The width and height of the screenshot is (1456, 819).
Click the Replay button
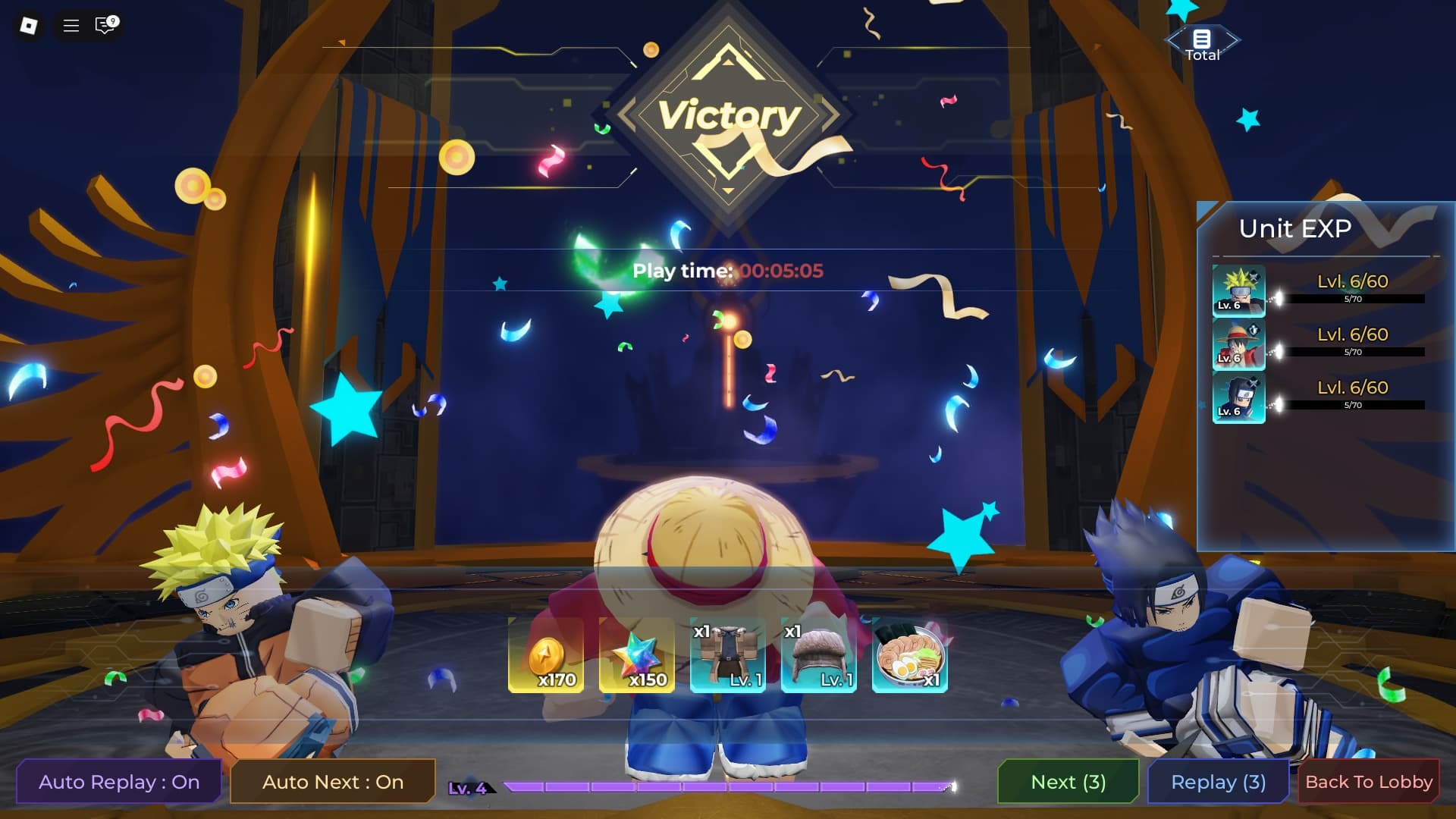(x=1218, y=782)
